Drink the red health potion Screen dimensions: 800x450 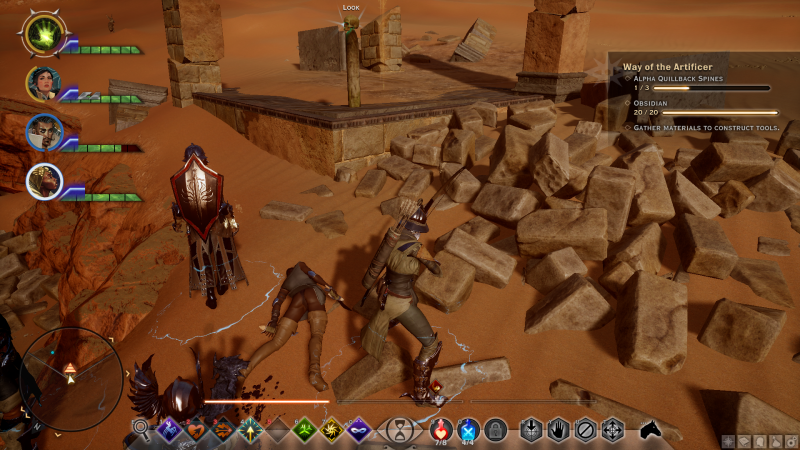pyautogui.click(x=441, y=430)
